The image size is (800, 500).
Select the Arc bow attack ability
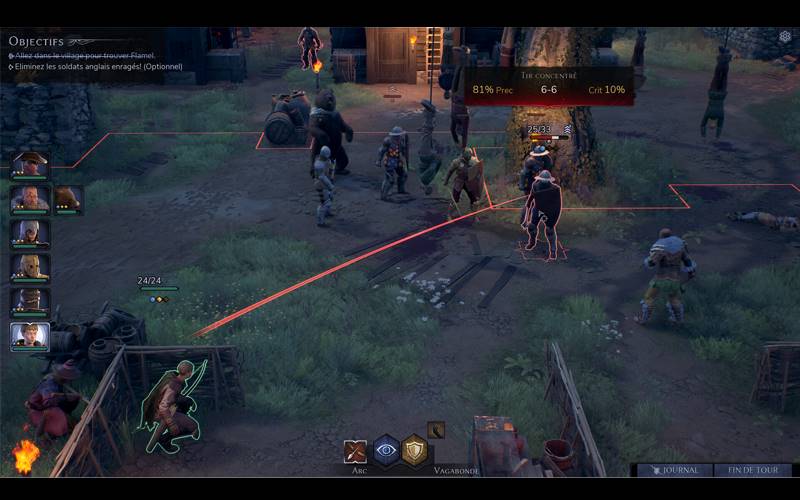[356, 451]
